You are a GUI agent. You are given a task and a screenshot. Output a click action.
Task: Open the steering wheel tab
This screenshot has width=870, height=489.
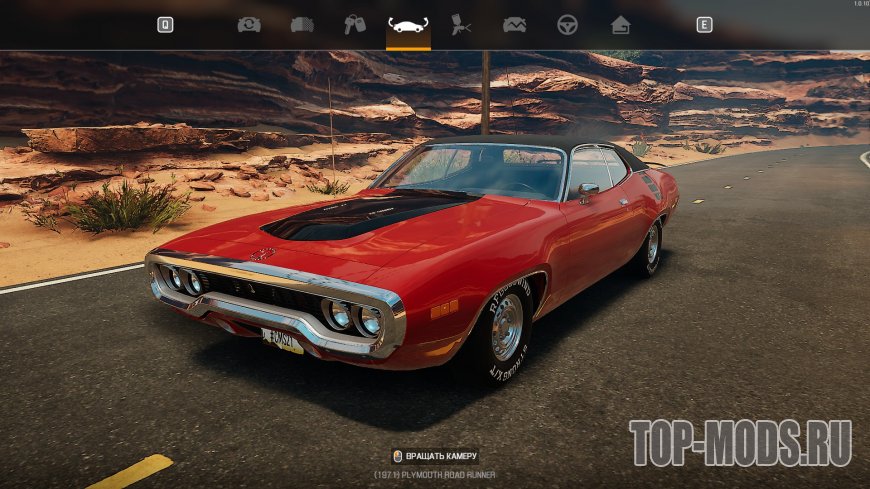click(567, 25)
